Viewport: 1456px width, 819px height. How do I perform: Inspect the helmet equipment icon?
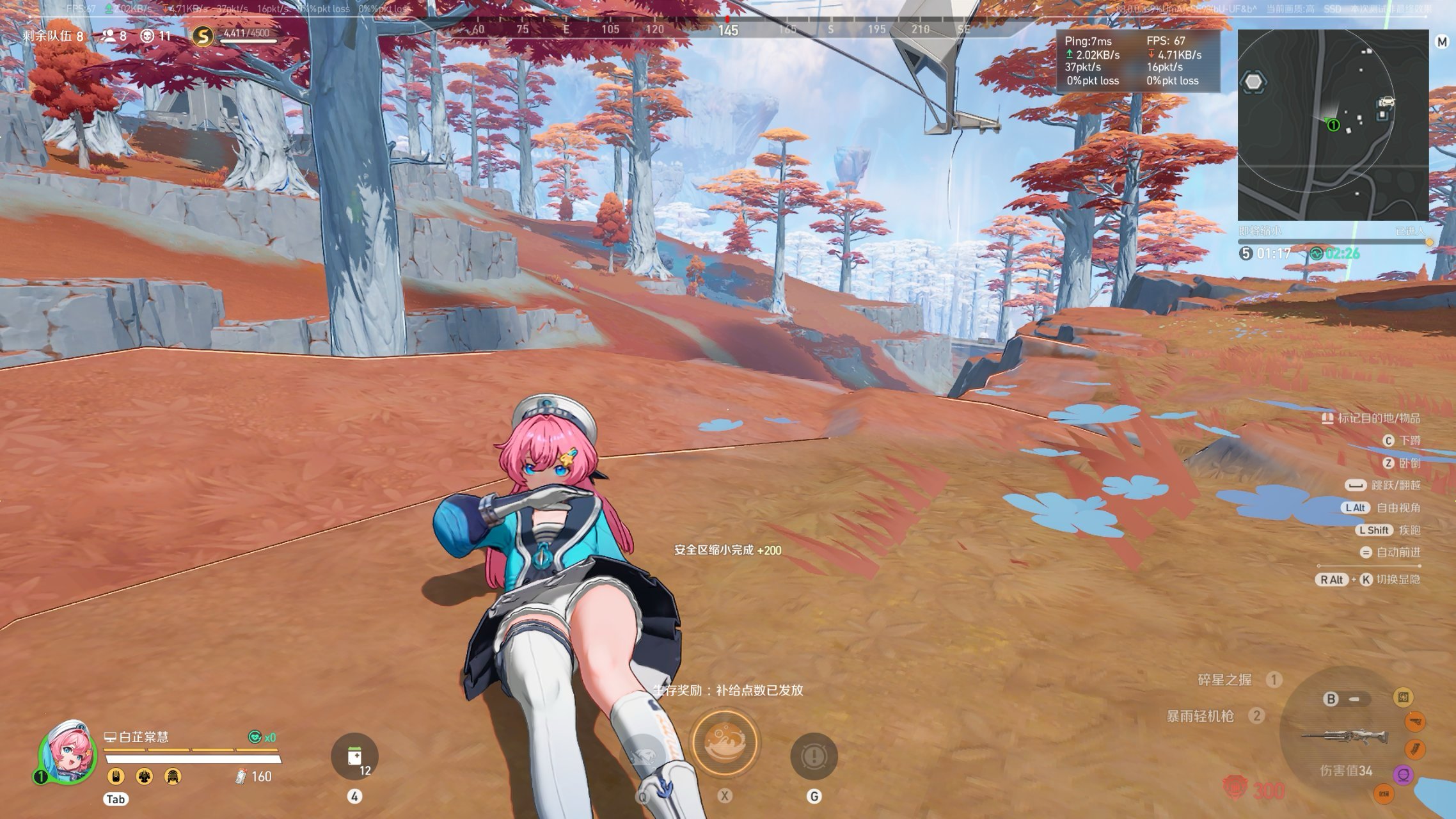click(x=173, y=777)
